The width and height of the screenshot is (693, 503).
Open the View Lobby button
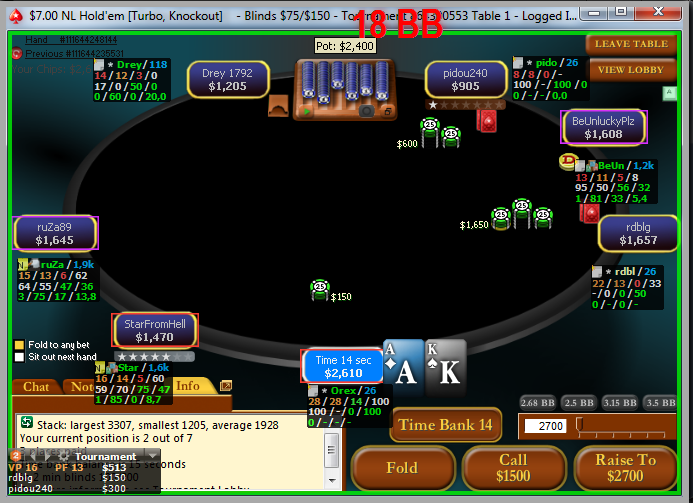tap(632, 70)
